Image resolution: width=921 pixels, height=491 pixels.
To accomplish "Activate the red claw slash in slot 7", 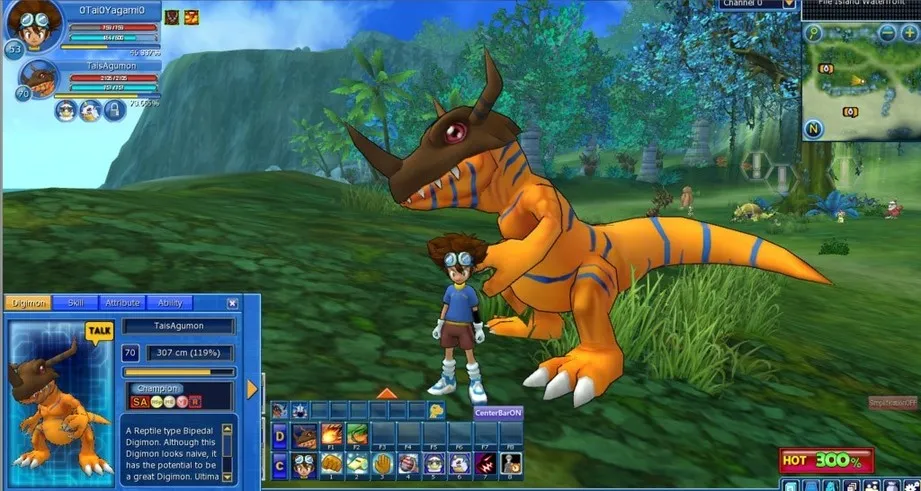I will pos(485,464).
